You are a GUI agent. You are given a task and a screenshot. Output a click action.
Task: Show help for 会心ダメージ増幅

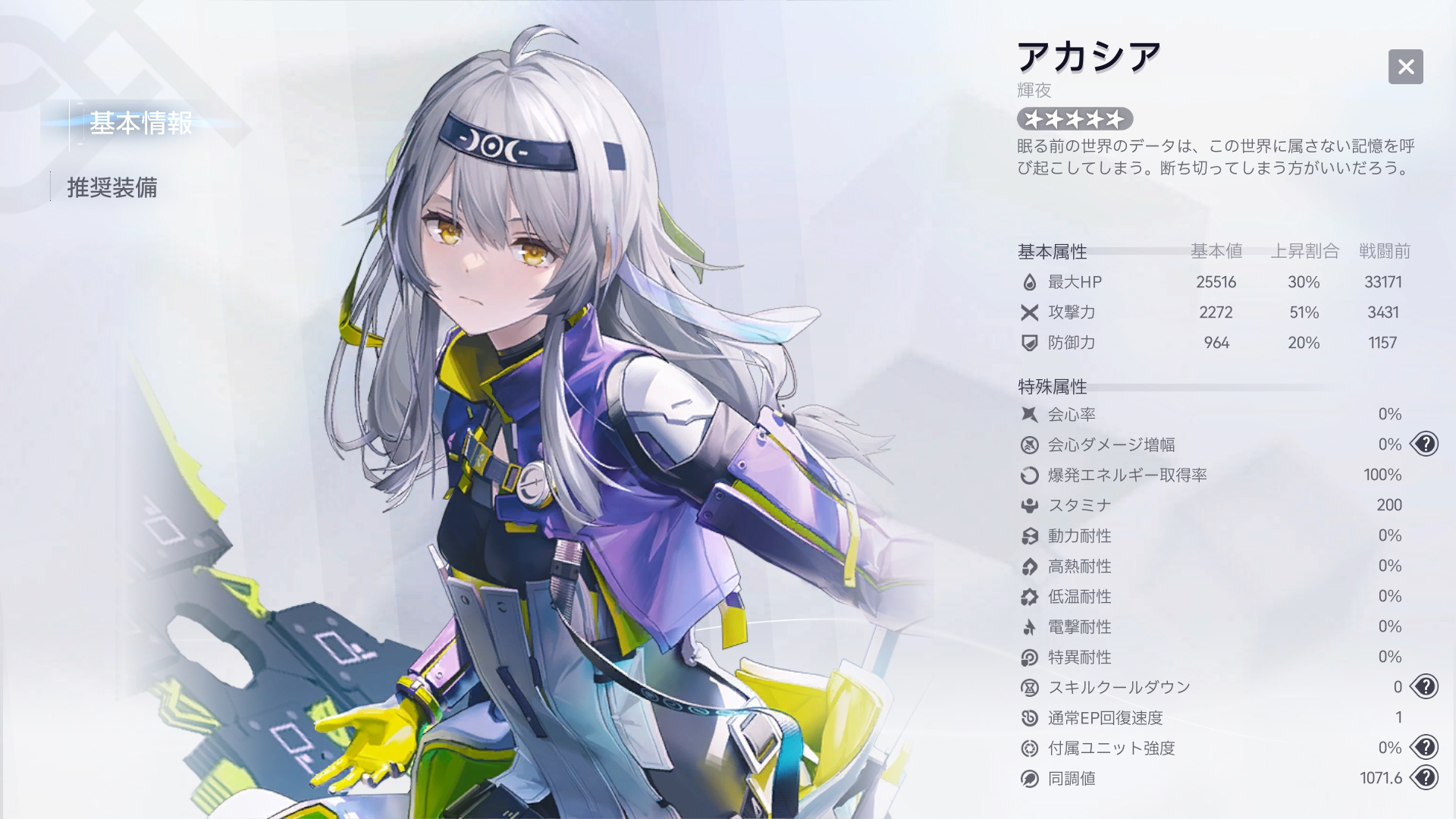[x=1425, y=444]
